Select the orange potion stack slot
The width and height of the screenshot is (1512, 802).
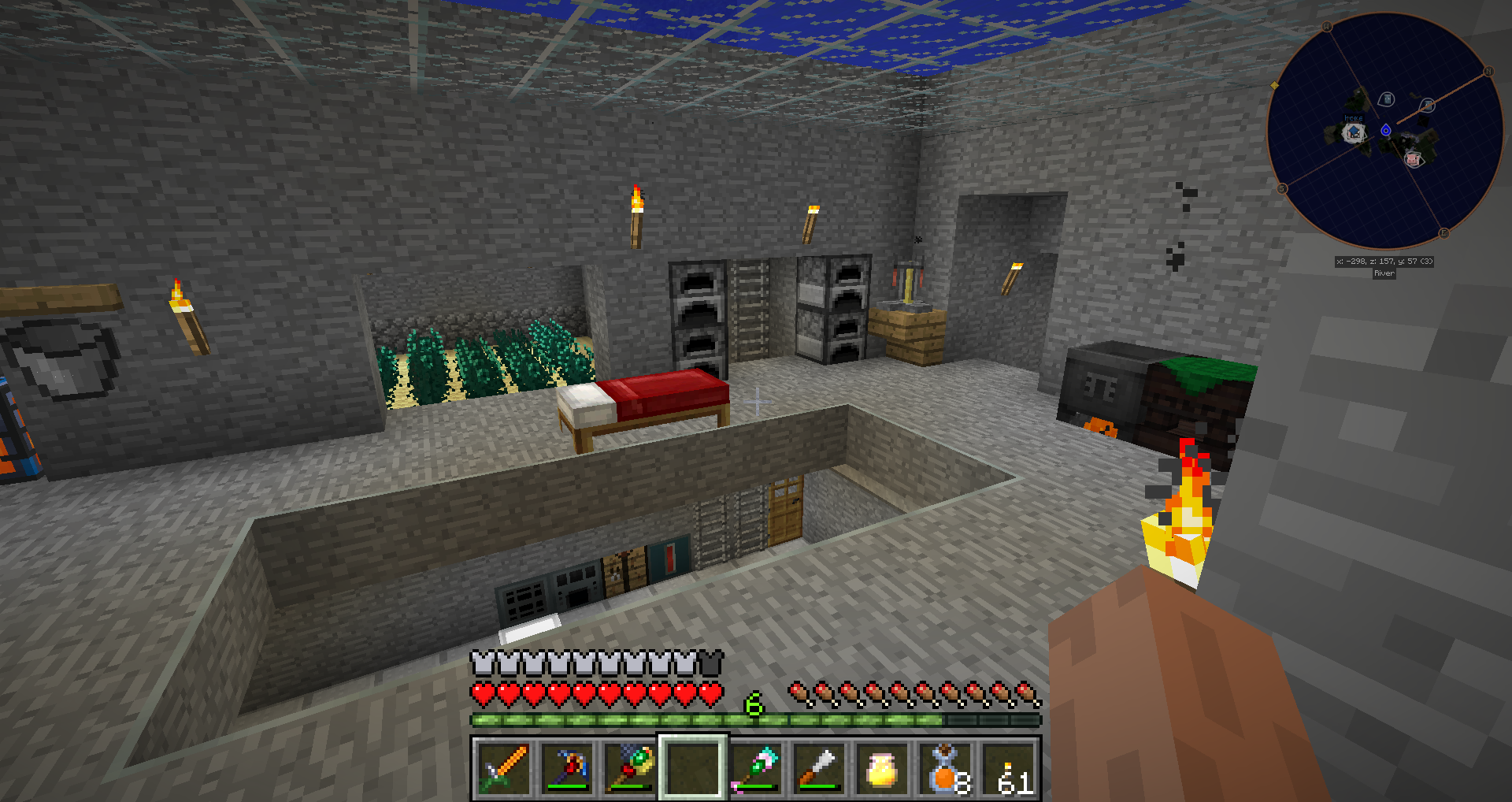[945, 768]
